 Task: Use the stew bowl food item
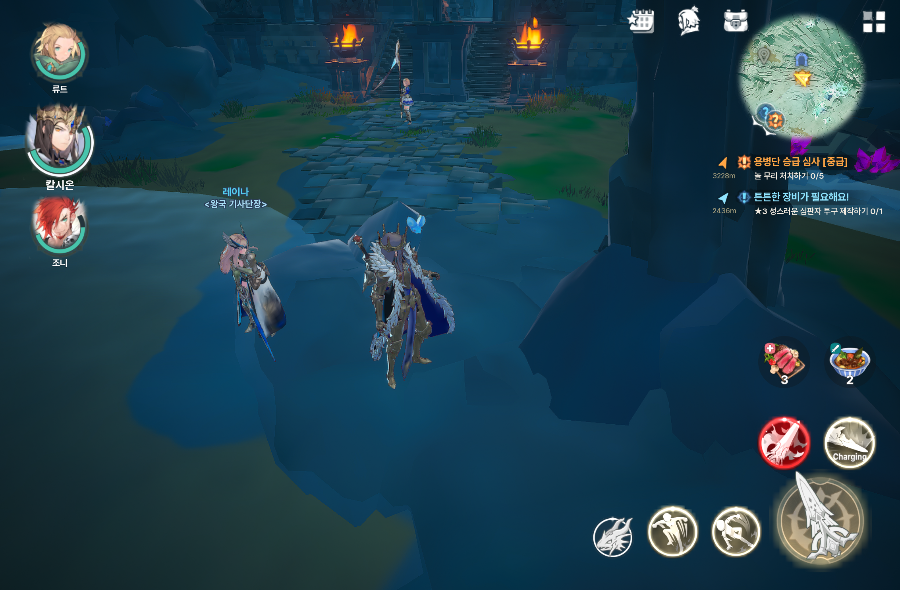[850, 362]
